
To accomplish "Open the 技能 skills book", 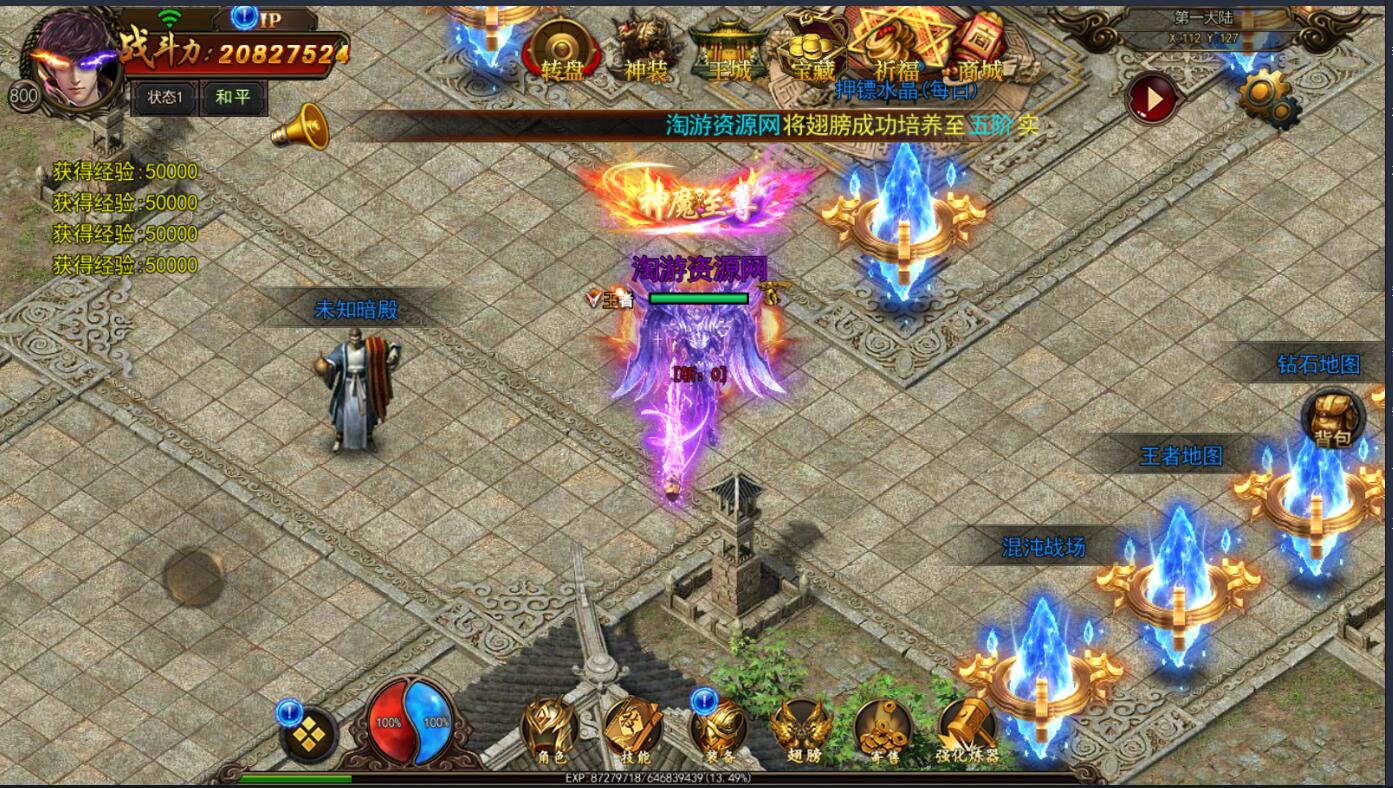I will point(634,730).
